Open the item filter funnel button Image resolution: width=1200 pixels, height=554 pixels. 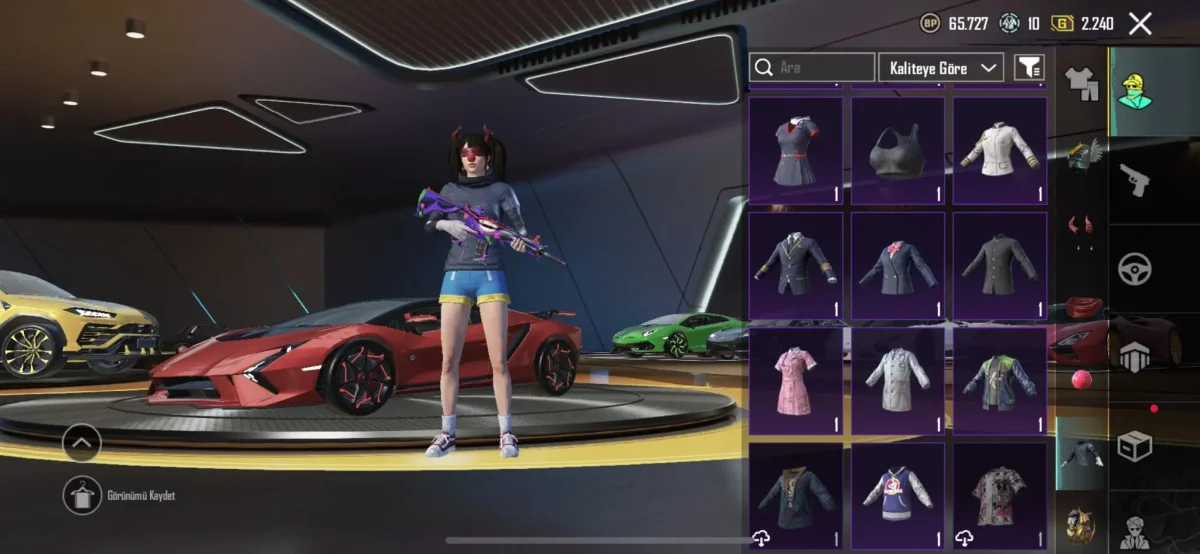(1028, 67)
